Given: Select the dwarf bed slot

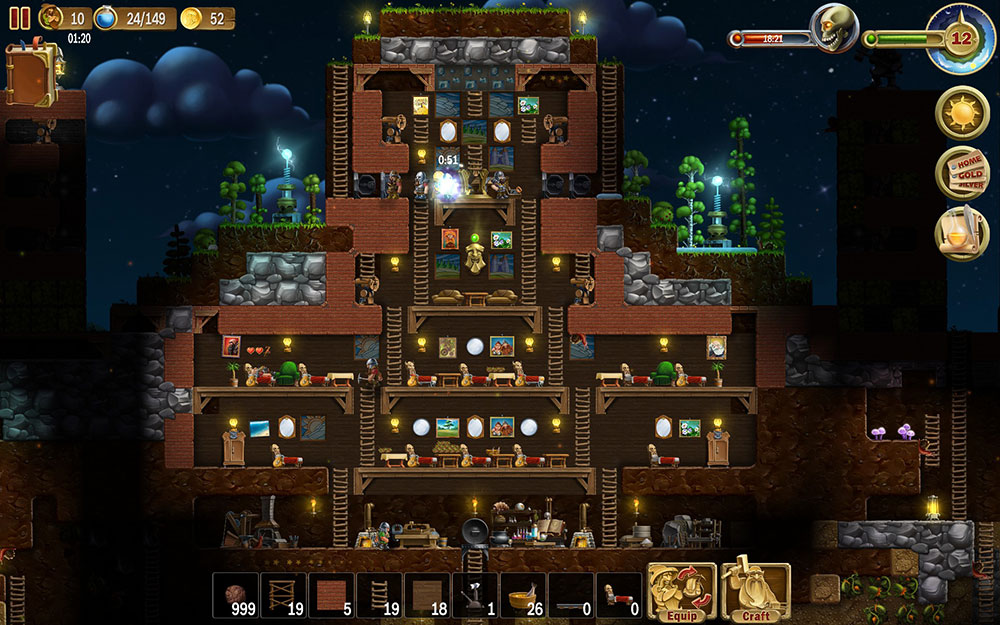Looking at the screenshot, I should click(x=619, y=594).
